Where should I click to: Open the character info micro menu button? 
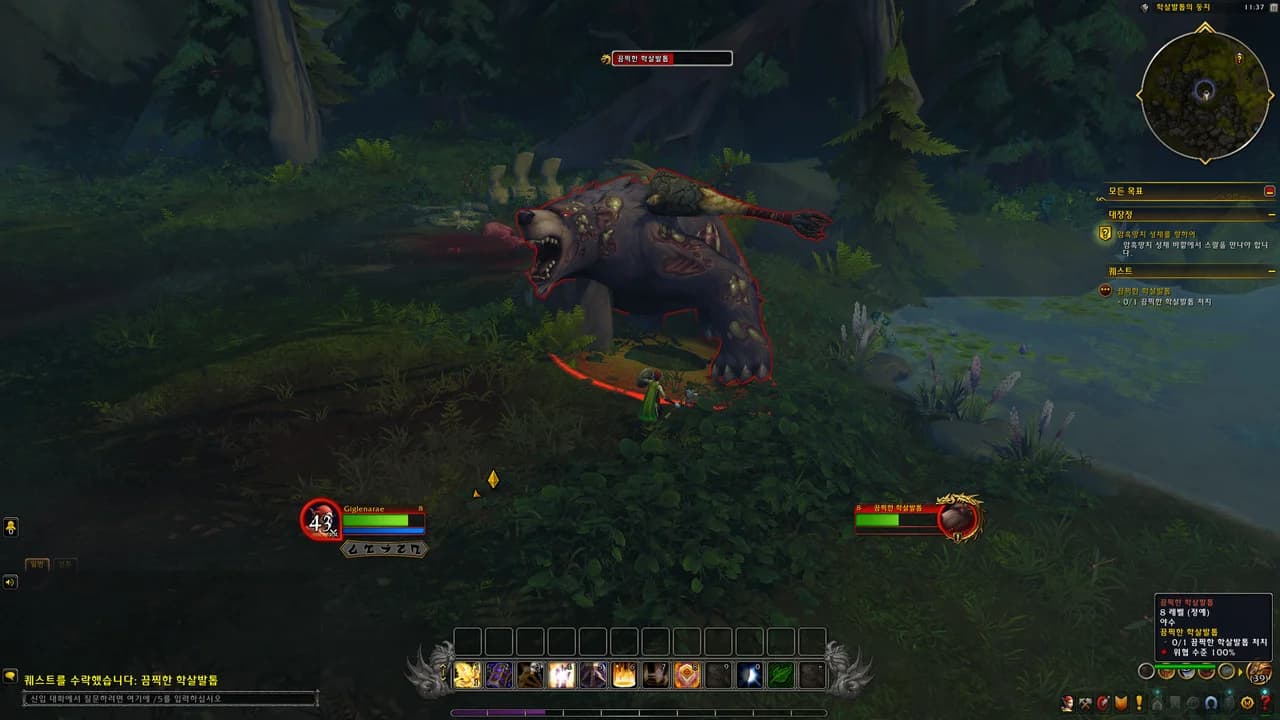coord(1068,703)
